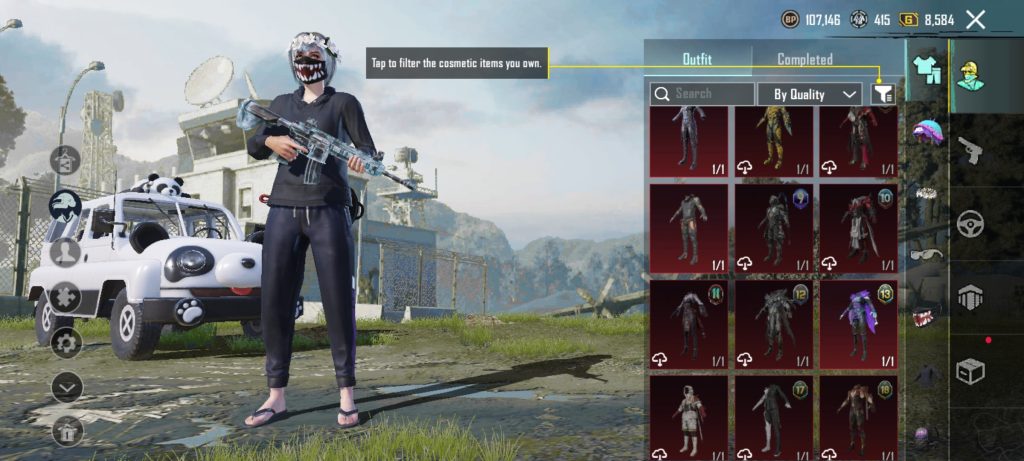Show the purple helmet headgear subcategory
1024x461 pixels.
(928, 132)
